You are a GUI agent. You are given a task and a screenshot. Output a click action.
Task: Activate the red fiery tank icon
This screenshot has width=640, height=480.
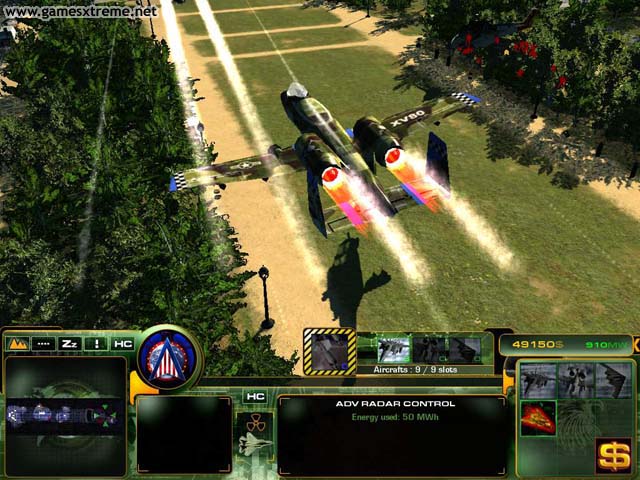[538, 417]
